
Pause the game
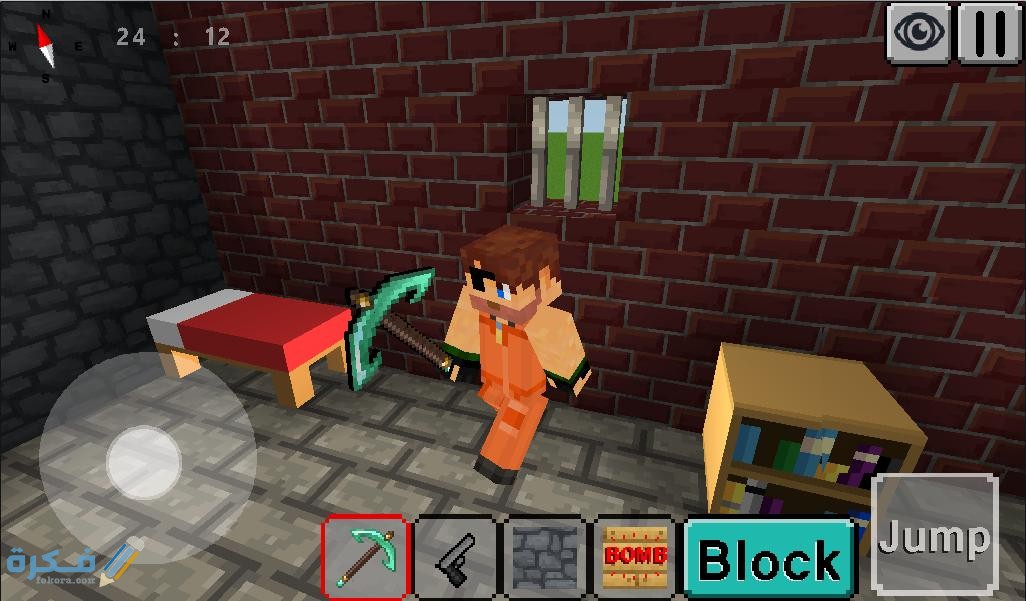click(x=990, y=34)
